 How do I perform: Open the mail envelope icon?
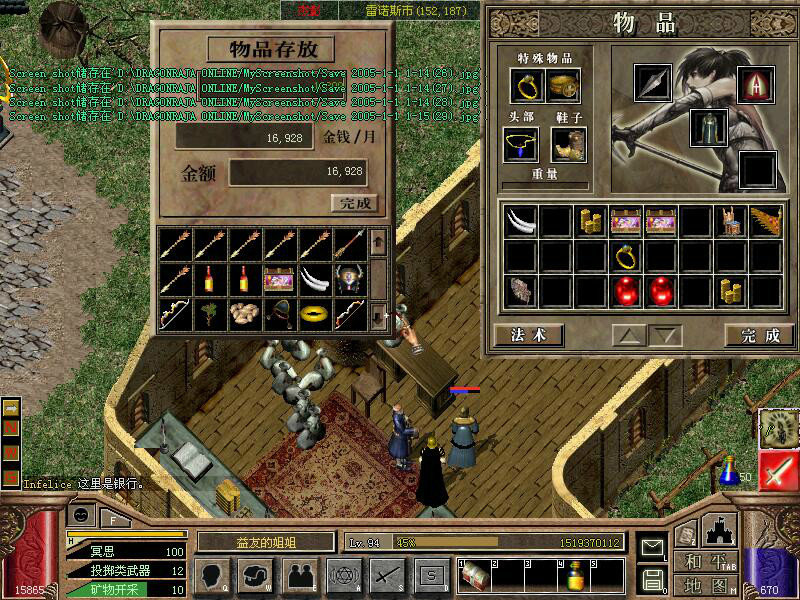[x=653, y=547]
